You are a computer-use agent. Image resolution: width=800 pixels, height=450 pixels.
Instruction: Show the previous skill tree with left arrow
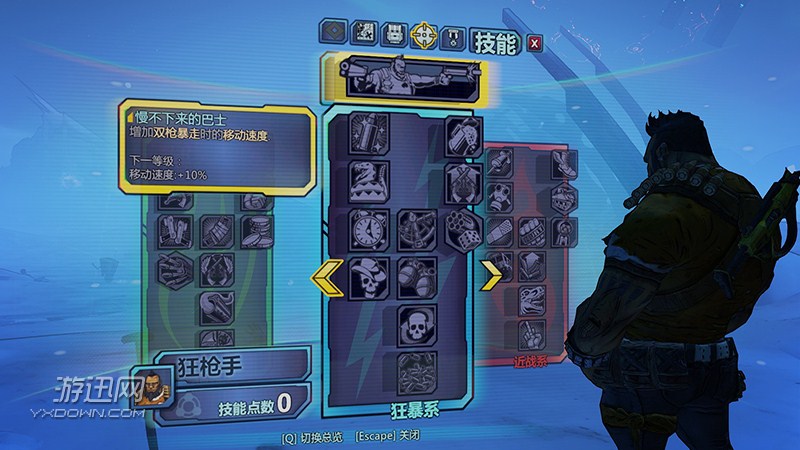[328, 276]
